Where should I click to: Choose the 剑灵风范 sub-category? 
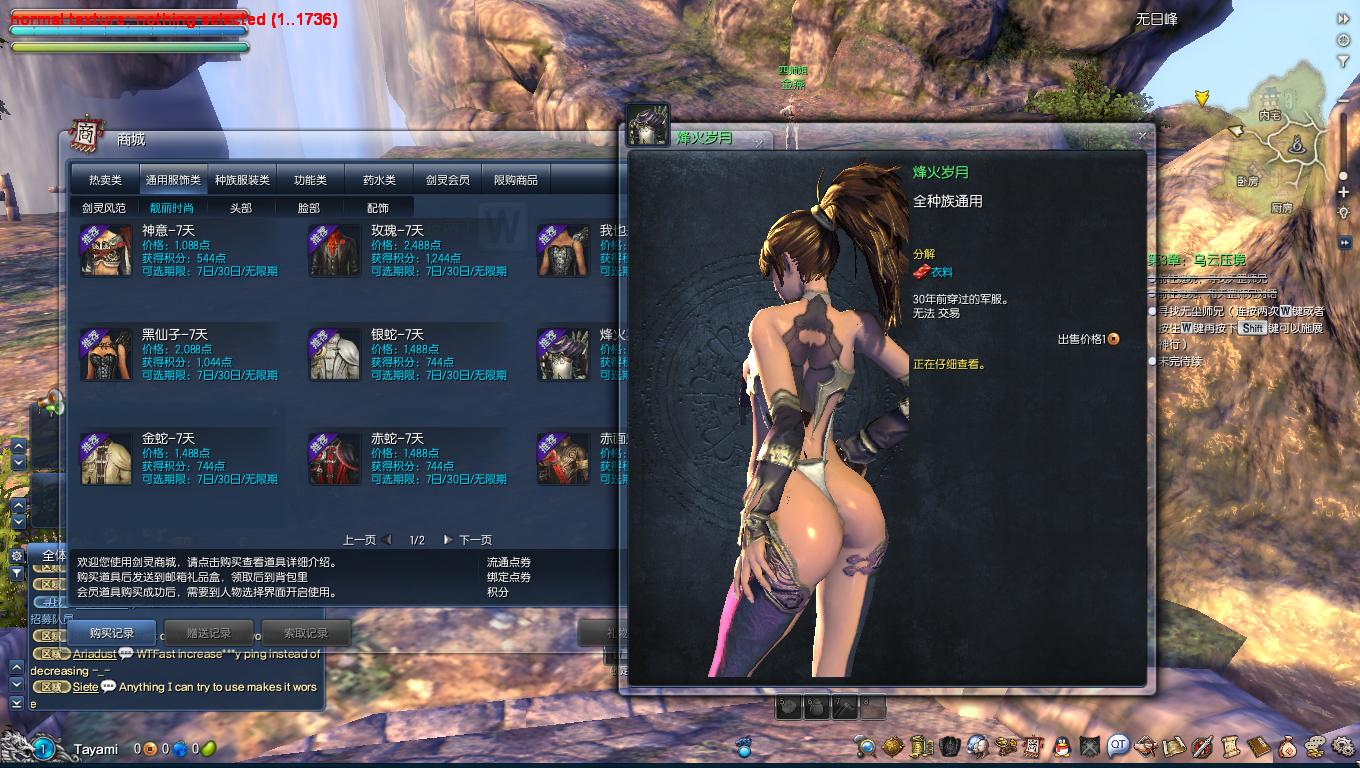[x=104, y=208]
